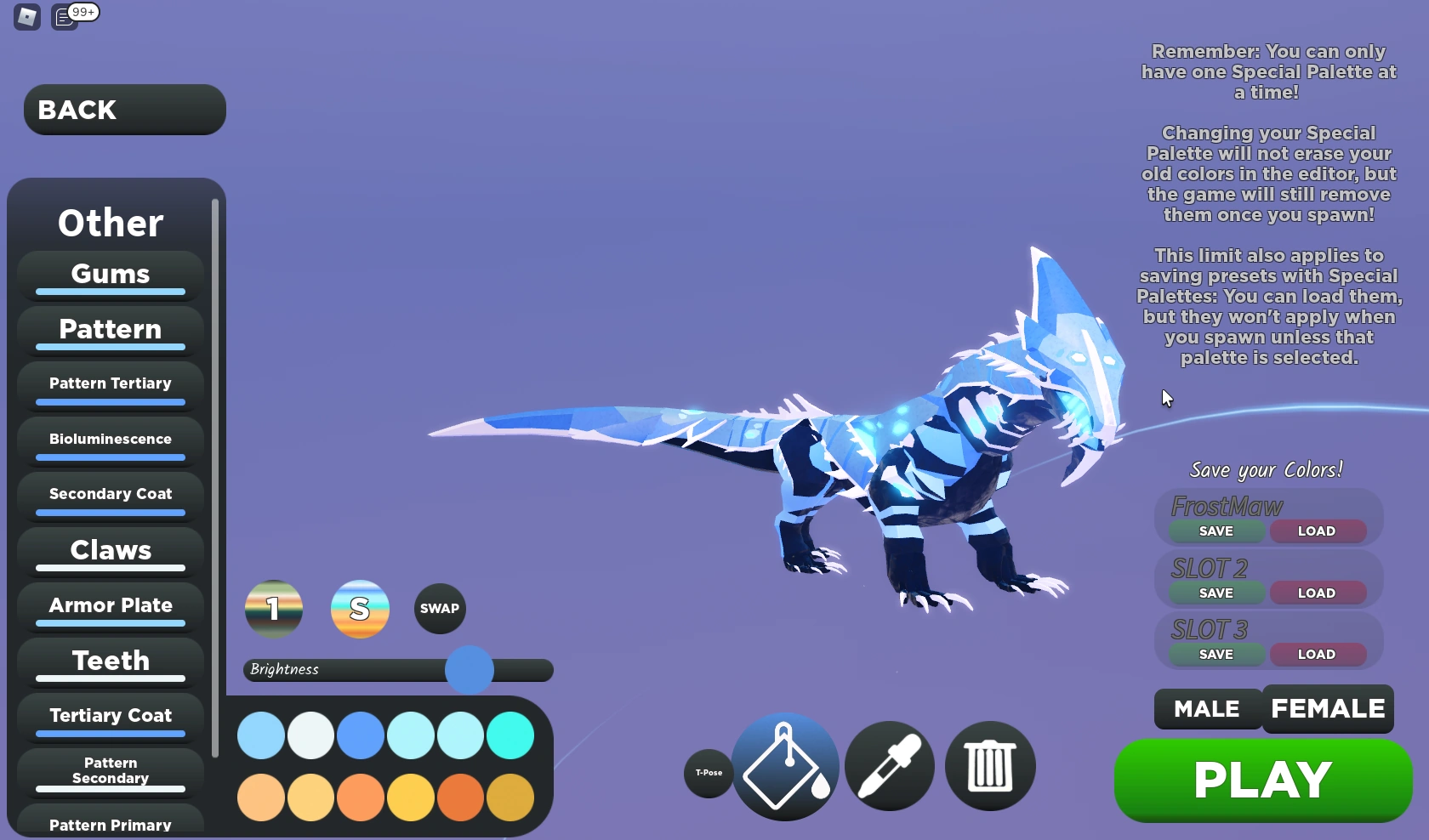Adjust the Brightness slider handle
Screen dimensions: 1429x840
469,670
